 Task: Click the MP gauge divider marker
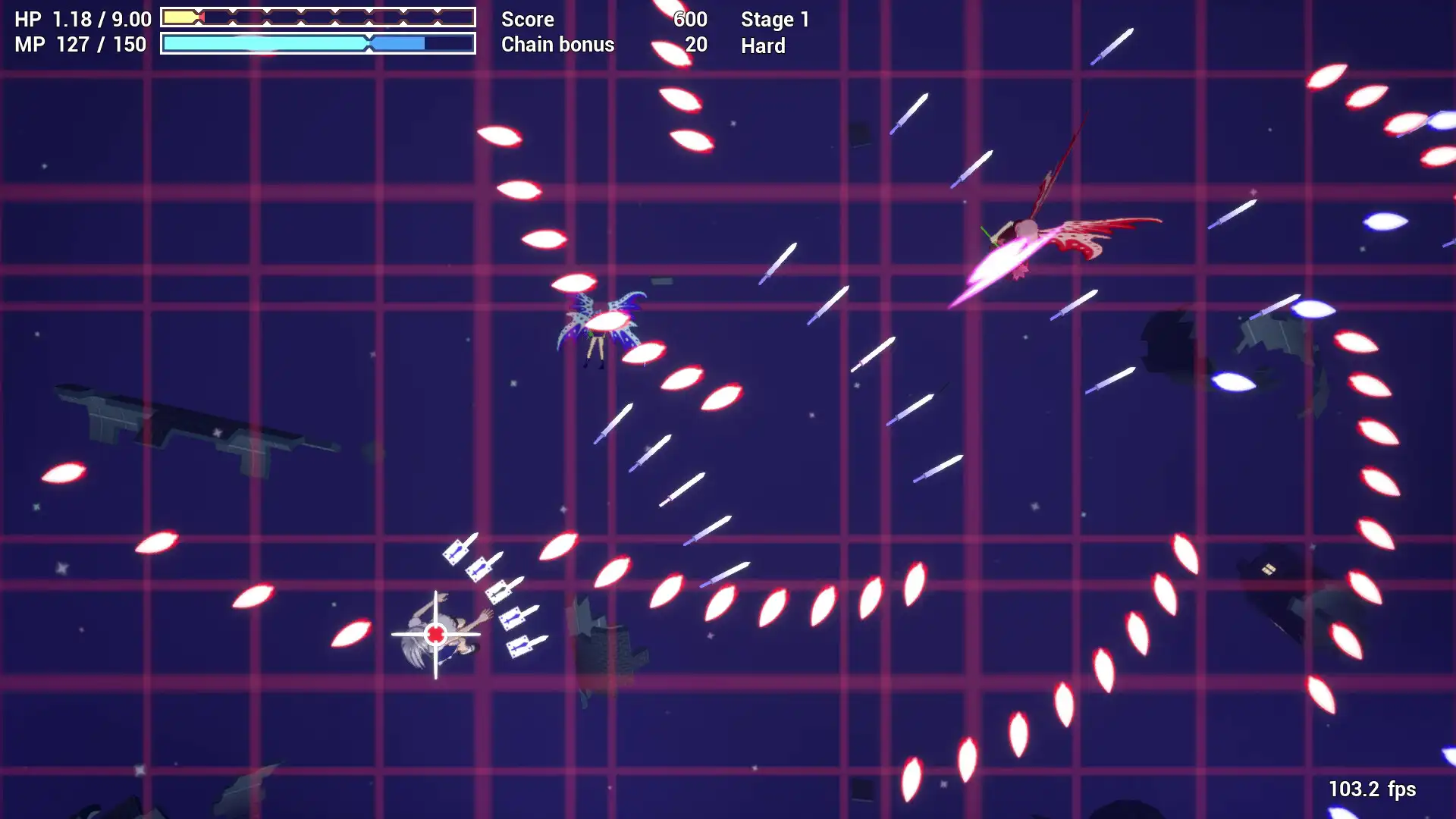[x=369, y=44]
